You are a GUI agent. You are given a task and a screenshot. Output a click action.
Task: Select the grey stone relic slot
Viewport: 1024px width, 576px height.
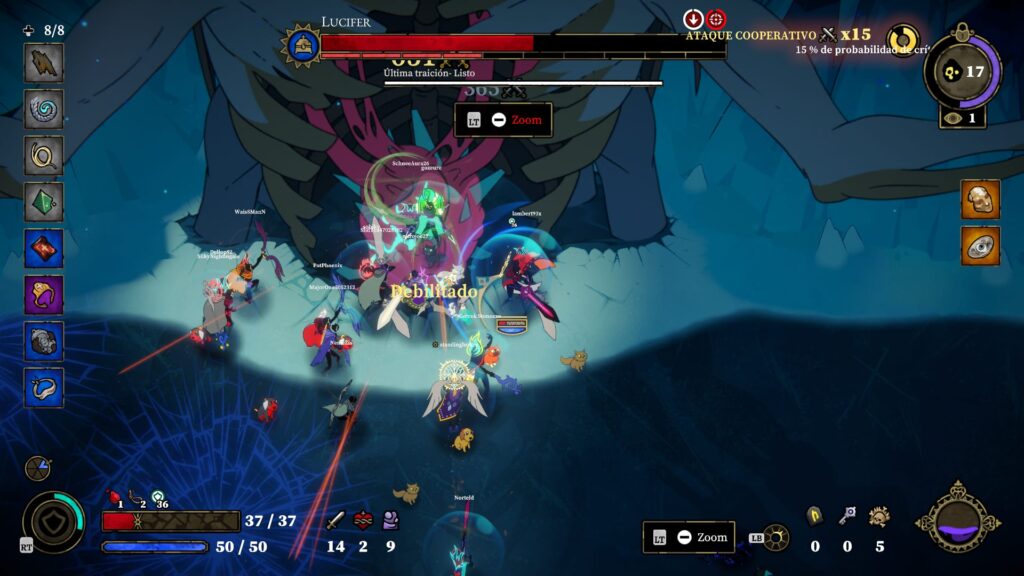click(44, 342)
